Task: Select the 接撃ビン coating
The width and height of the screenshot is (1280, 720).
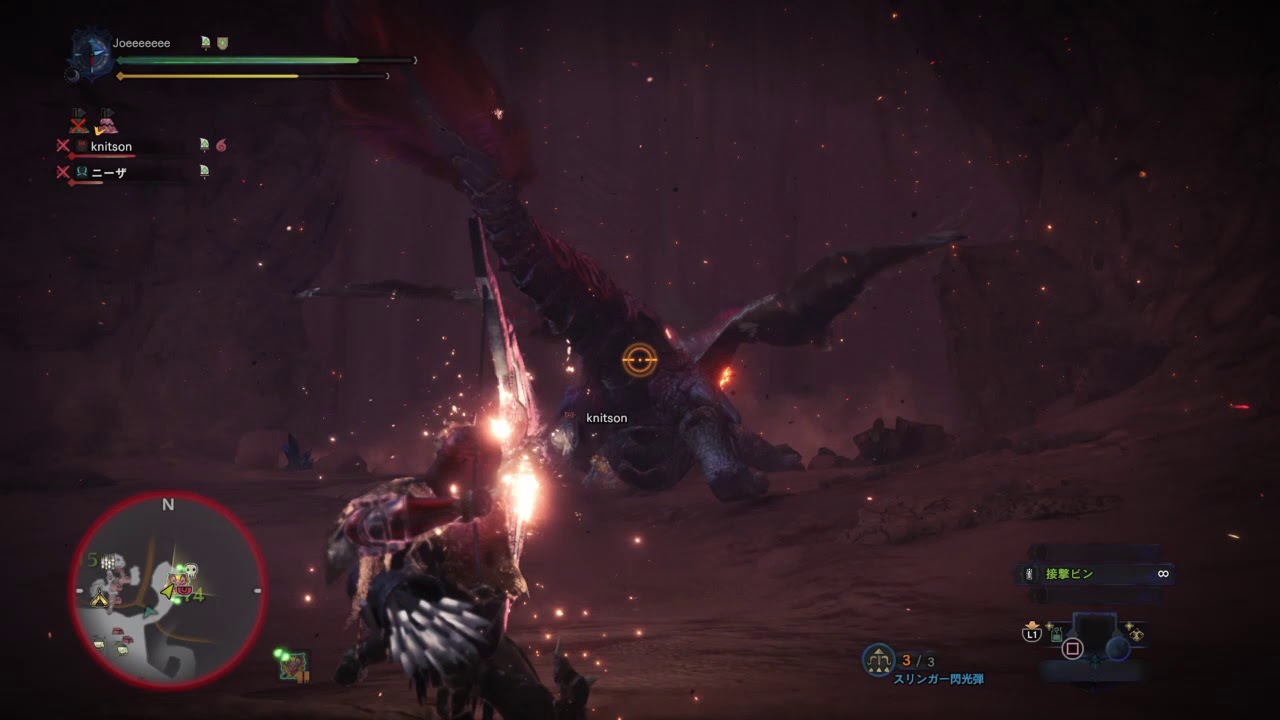Action: coord(1070,574)
